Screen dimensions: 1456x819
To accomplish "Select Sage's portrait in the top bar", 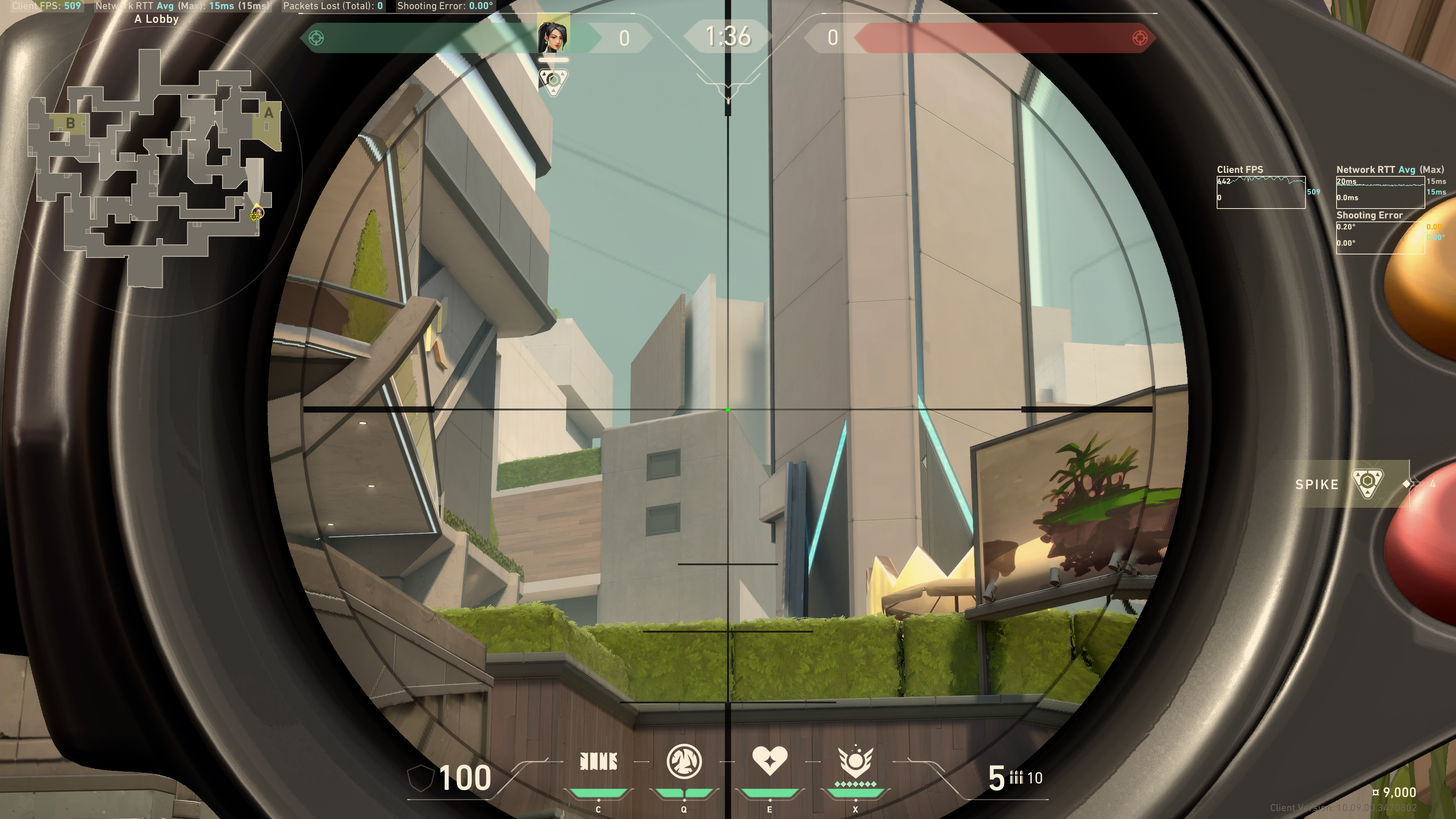I will 553,36.
